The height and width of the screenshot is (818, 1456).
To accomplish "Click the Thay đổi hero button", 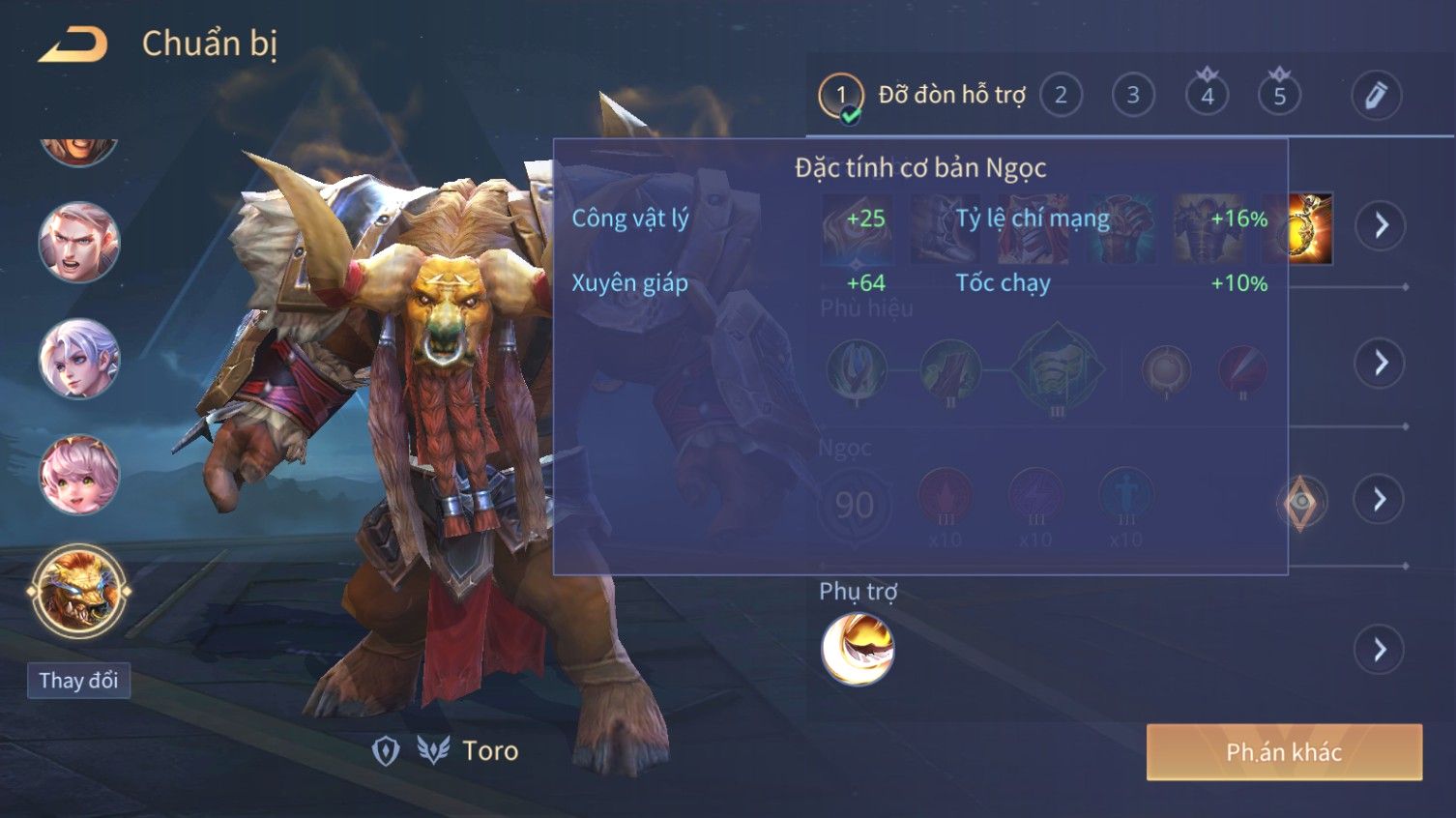I will click(x=78, y=681).
